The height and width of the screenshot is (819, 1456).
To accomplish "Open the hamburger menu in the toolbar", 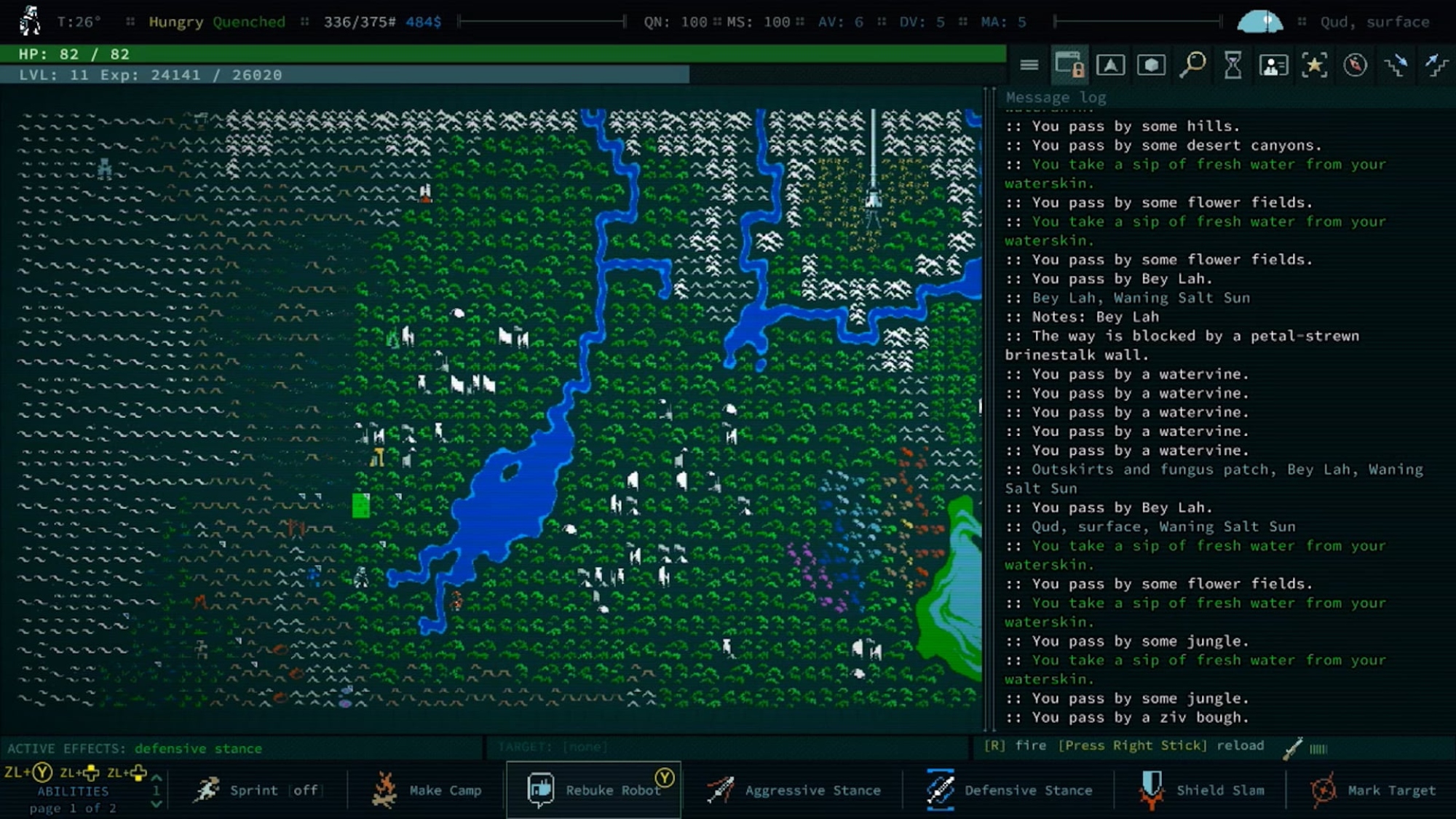I will click(1029, 66).
